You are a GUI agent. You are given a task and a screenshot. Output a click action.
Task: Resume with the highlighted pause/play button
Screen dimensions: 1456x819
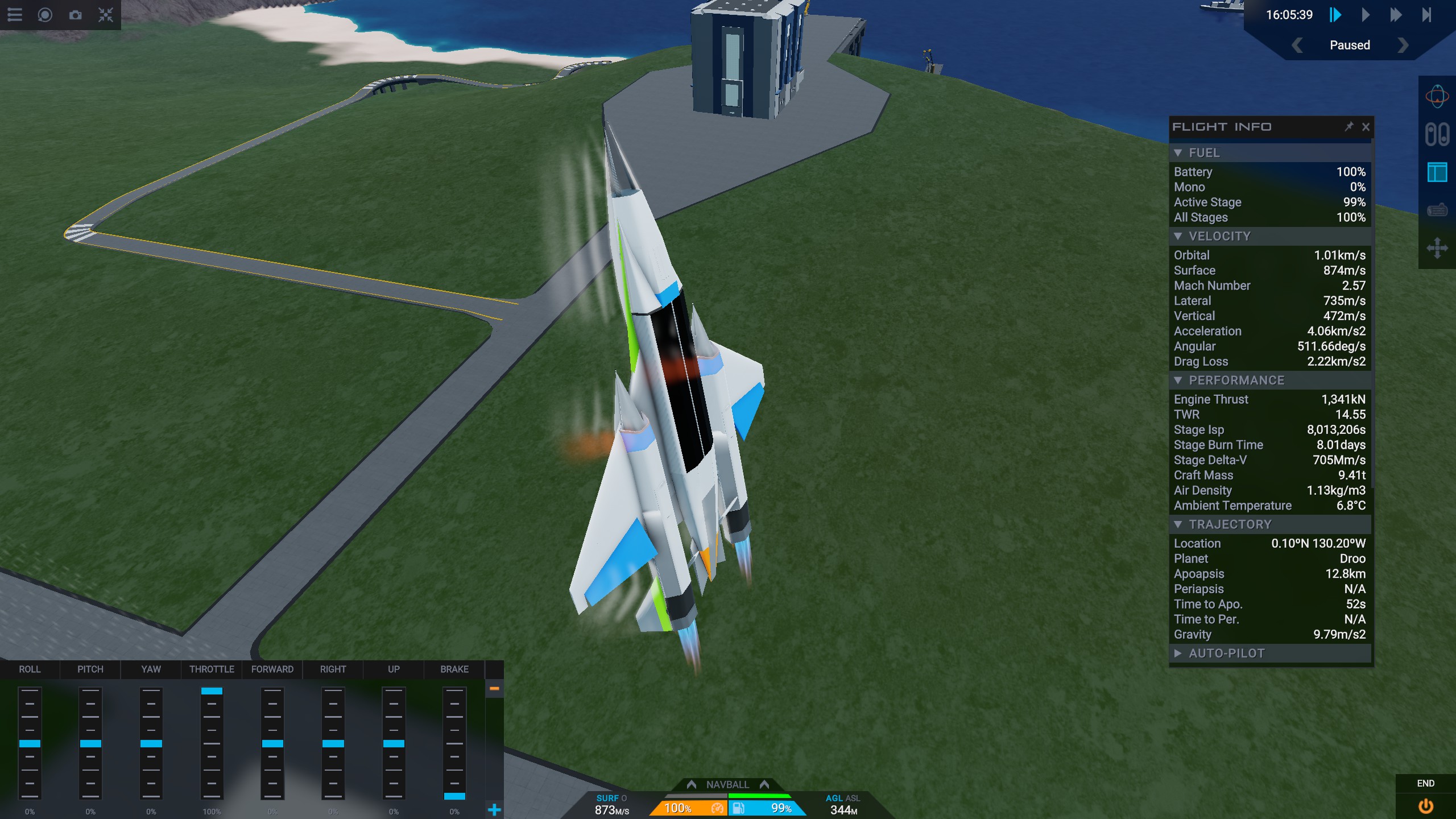tap(1335, 15)
